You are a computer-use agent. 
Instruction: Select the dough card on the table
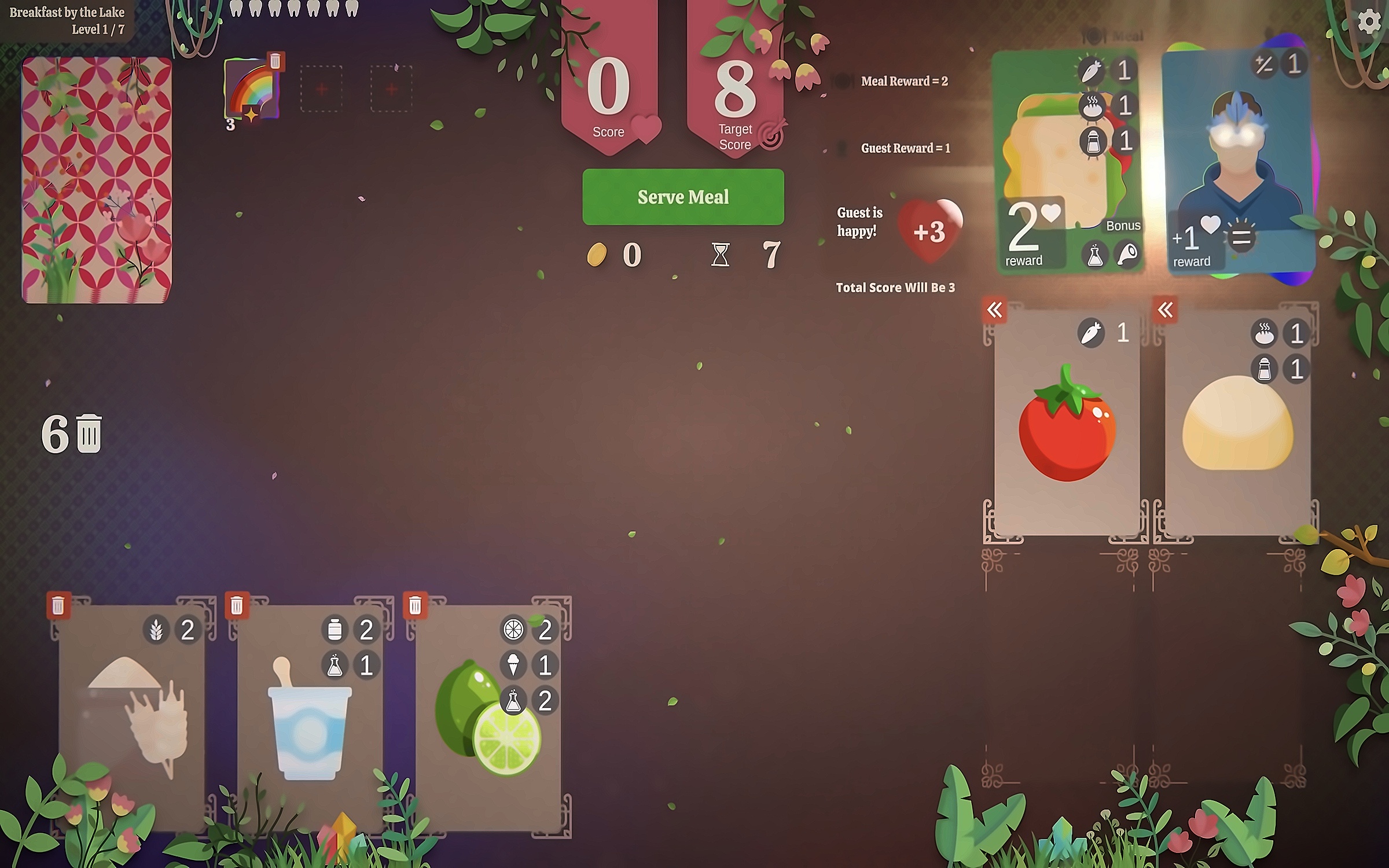1237,422
